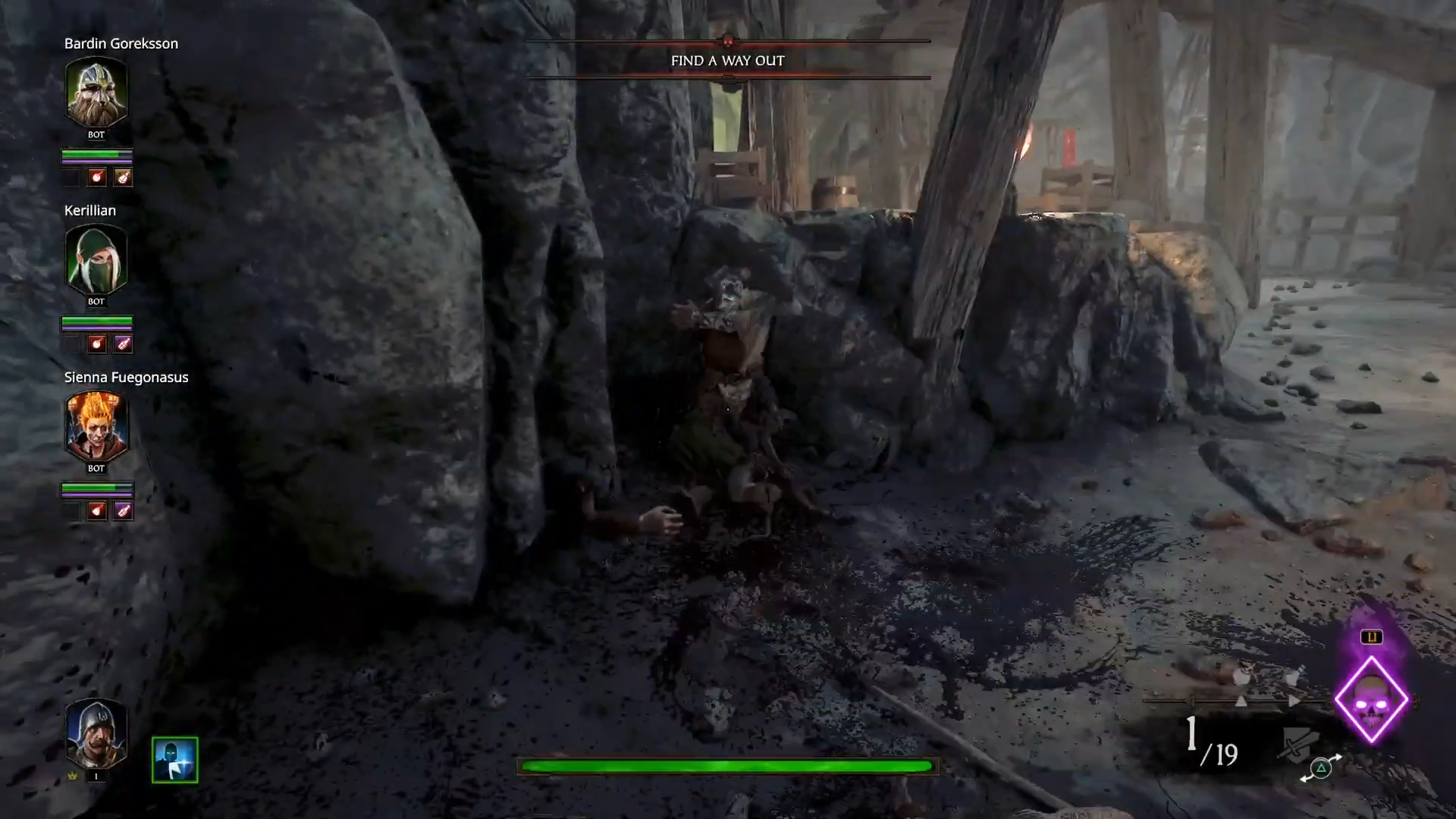Open the player's helmeted soldier portrait
This screenshot has width=1456, height=819.
(96, 733)
